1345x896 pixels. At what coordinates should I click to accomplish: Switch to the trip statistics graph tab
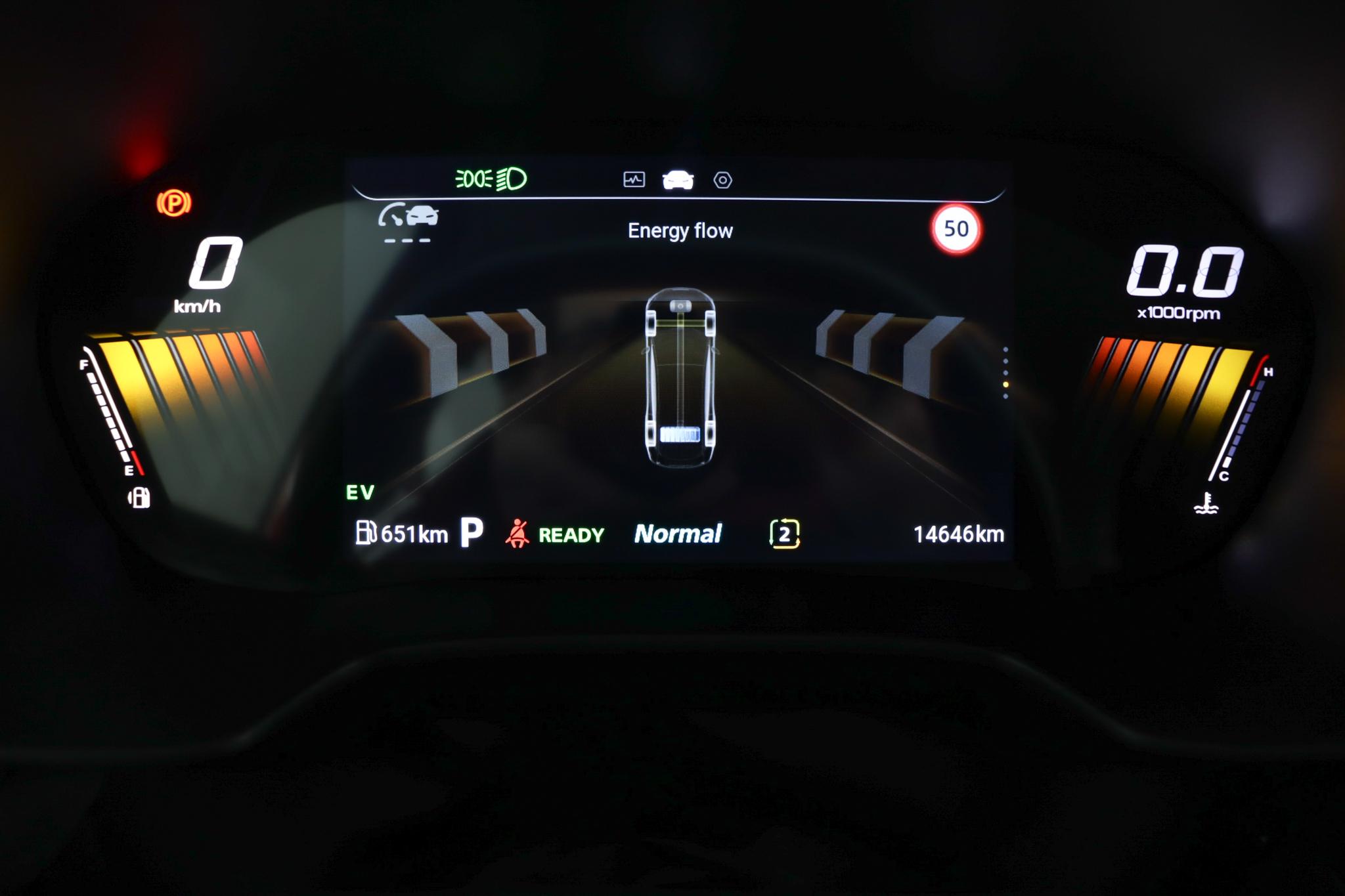click(634, 179)
